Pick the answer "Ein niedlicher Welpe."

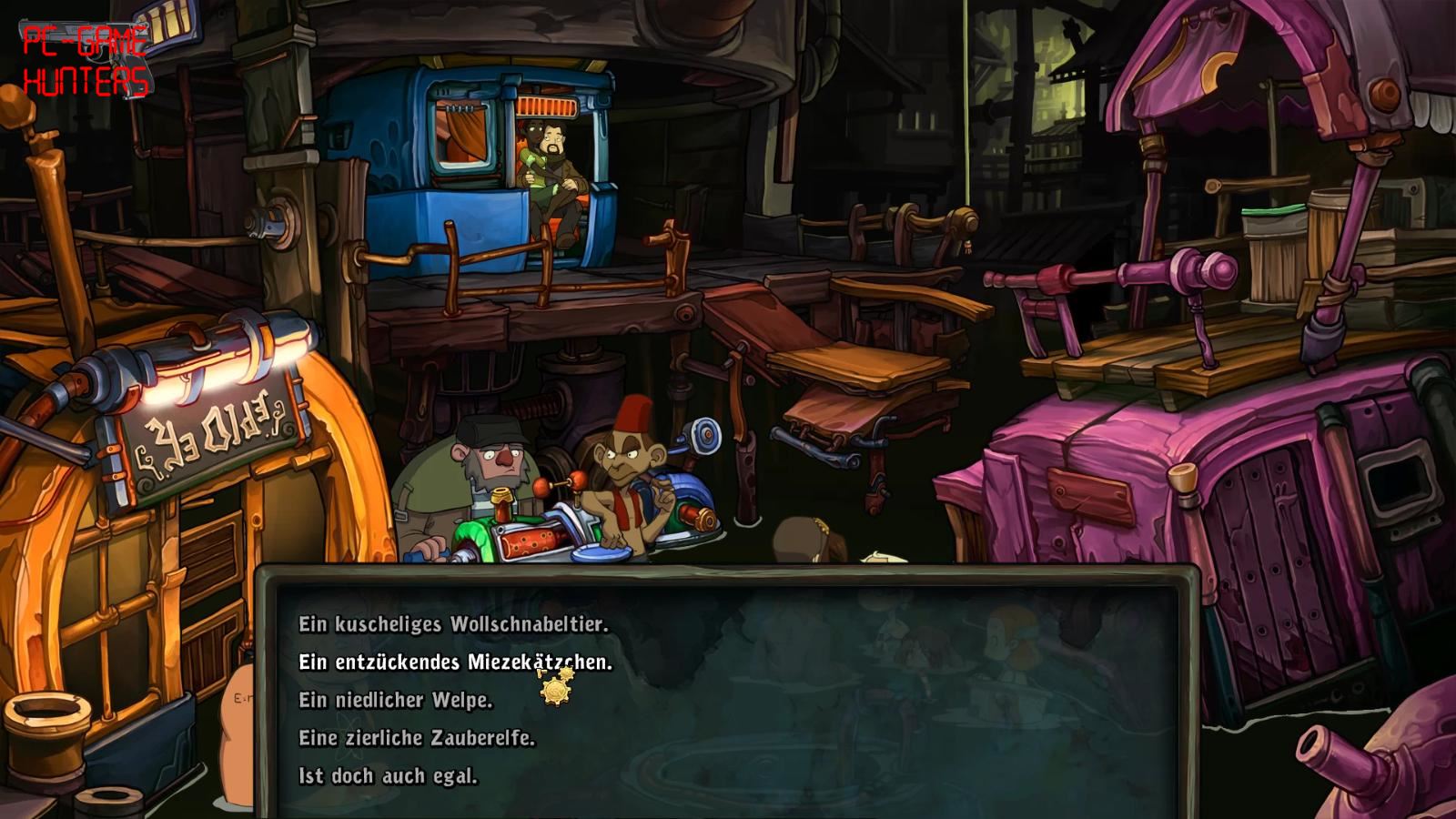click(396, 701)
